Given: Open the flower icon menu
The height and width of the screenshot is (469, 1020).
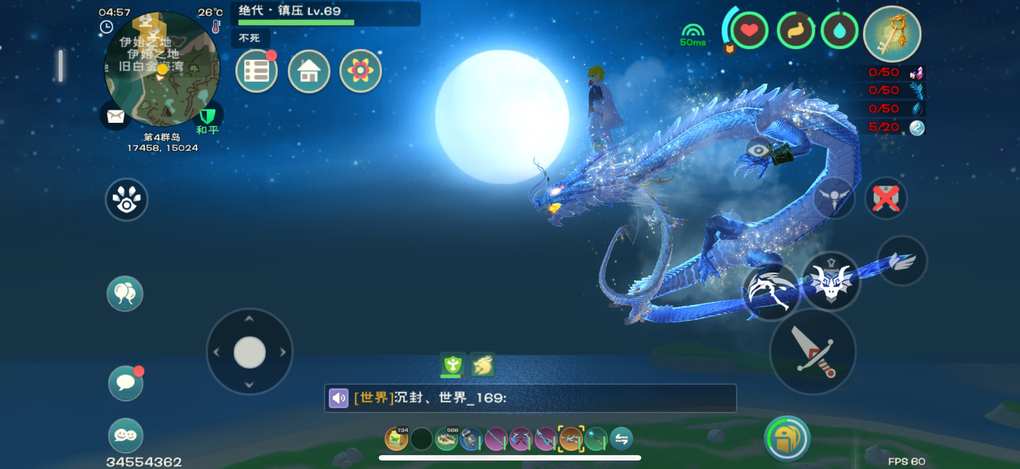Looking at the screenshot, I should 361,71.
